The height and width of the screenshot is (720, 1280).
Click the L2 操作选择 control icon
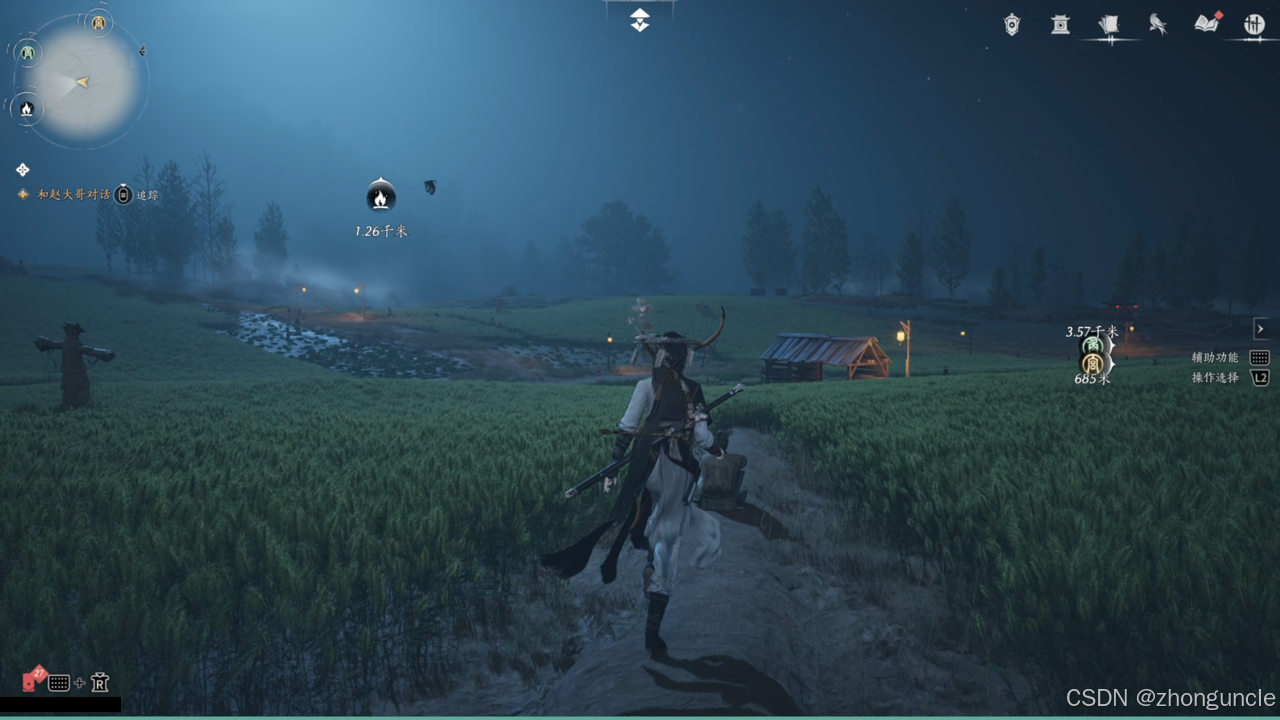tap(1259, 378)
